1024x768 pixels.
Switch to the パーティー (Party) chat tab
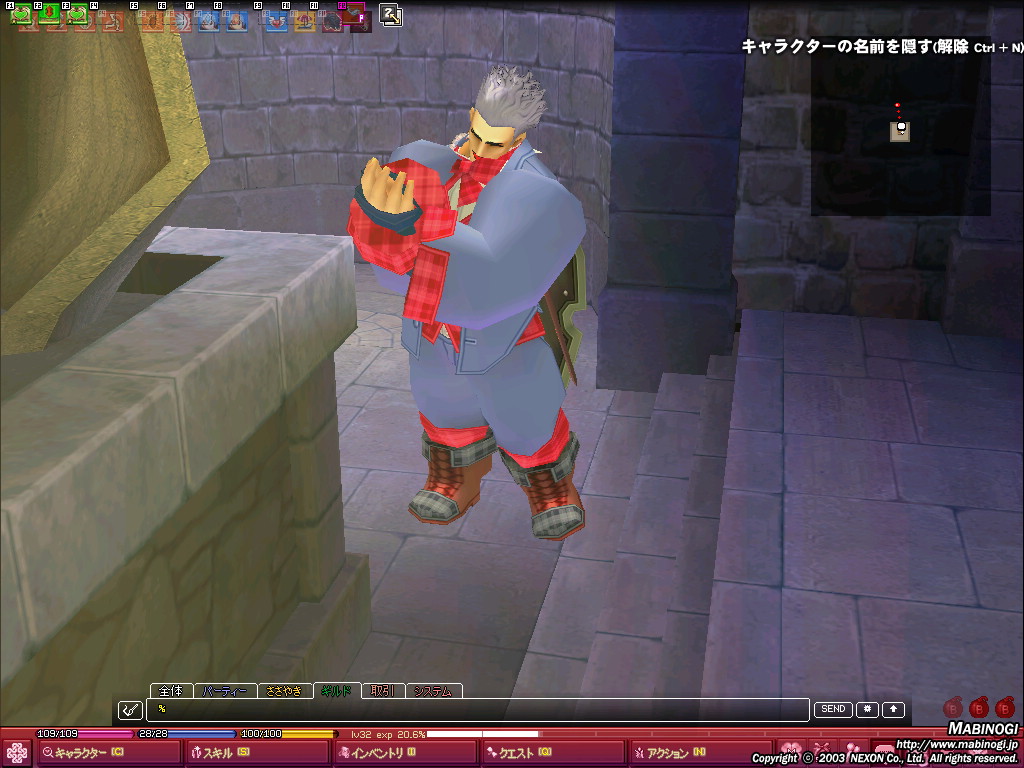tap(223, 691)
